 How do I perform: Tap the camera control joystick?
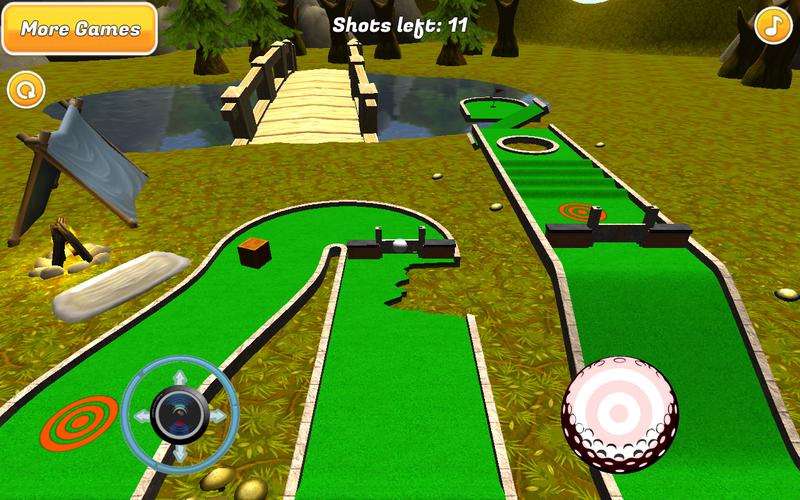coord(180,412)
